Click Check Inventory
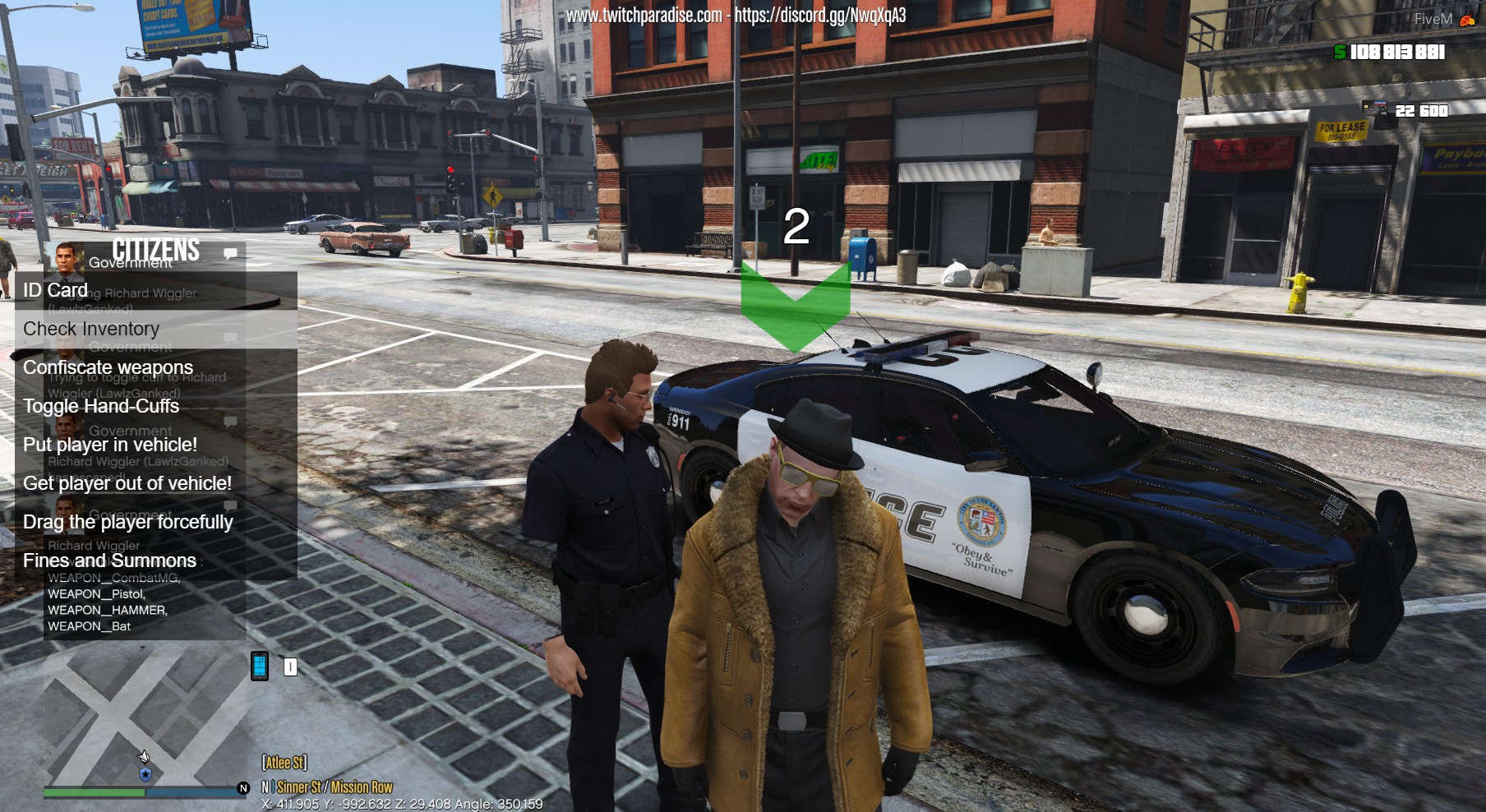1486x812 pixels. 90,329
